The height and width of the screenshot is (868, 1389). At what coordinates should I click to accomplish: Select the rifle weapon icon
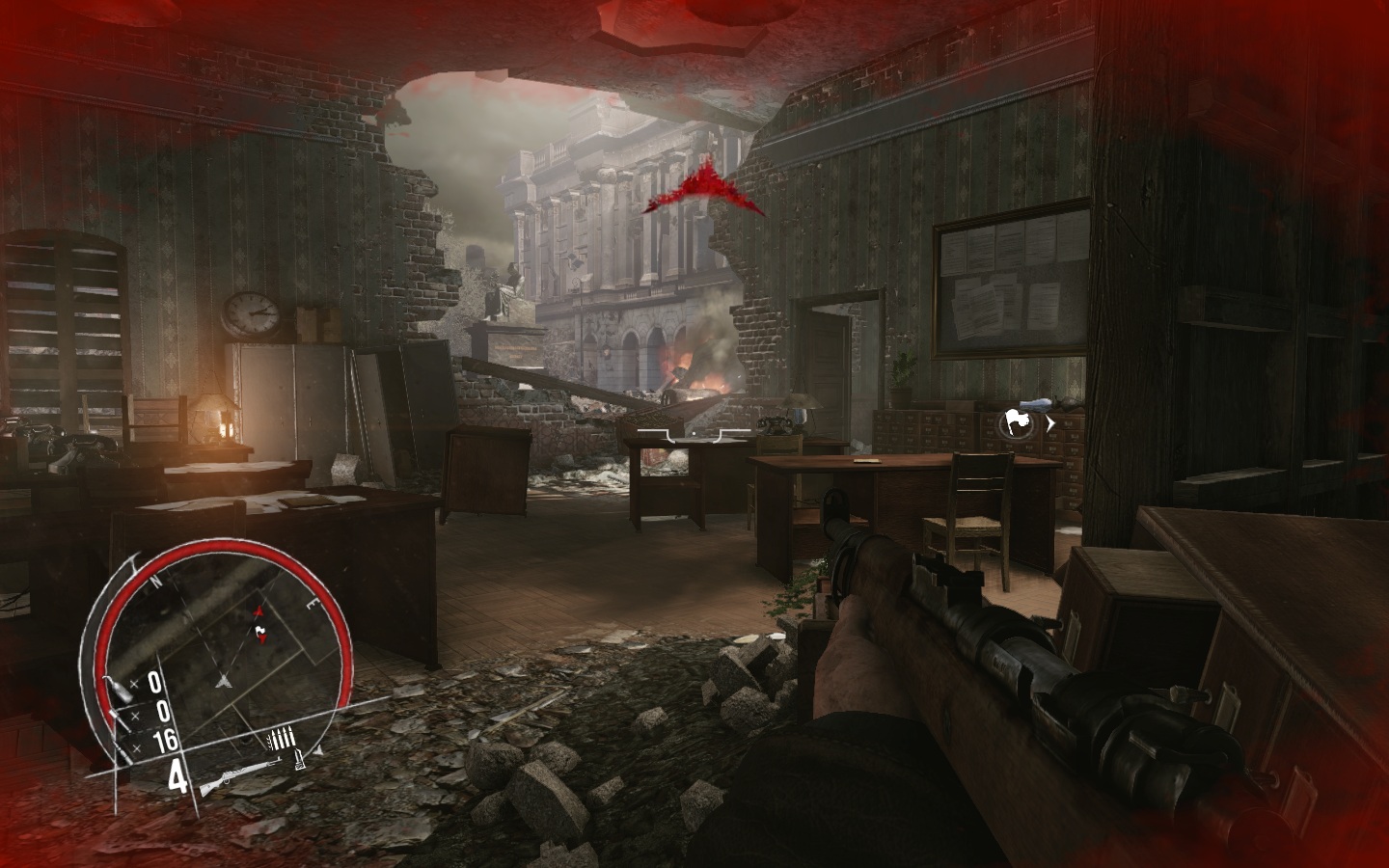point(239,773)
